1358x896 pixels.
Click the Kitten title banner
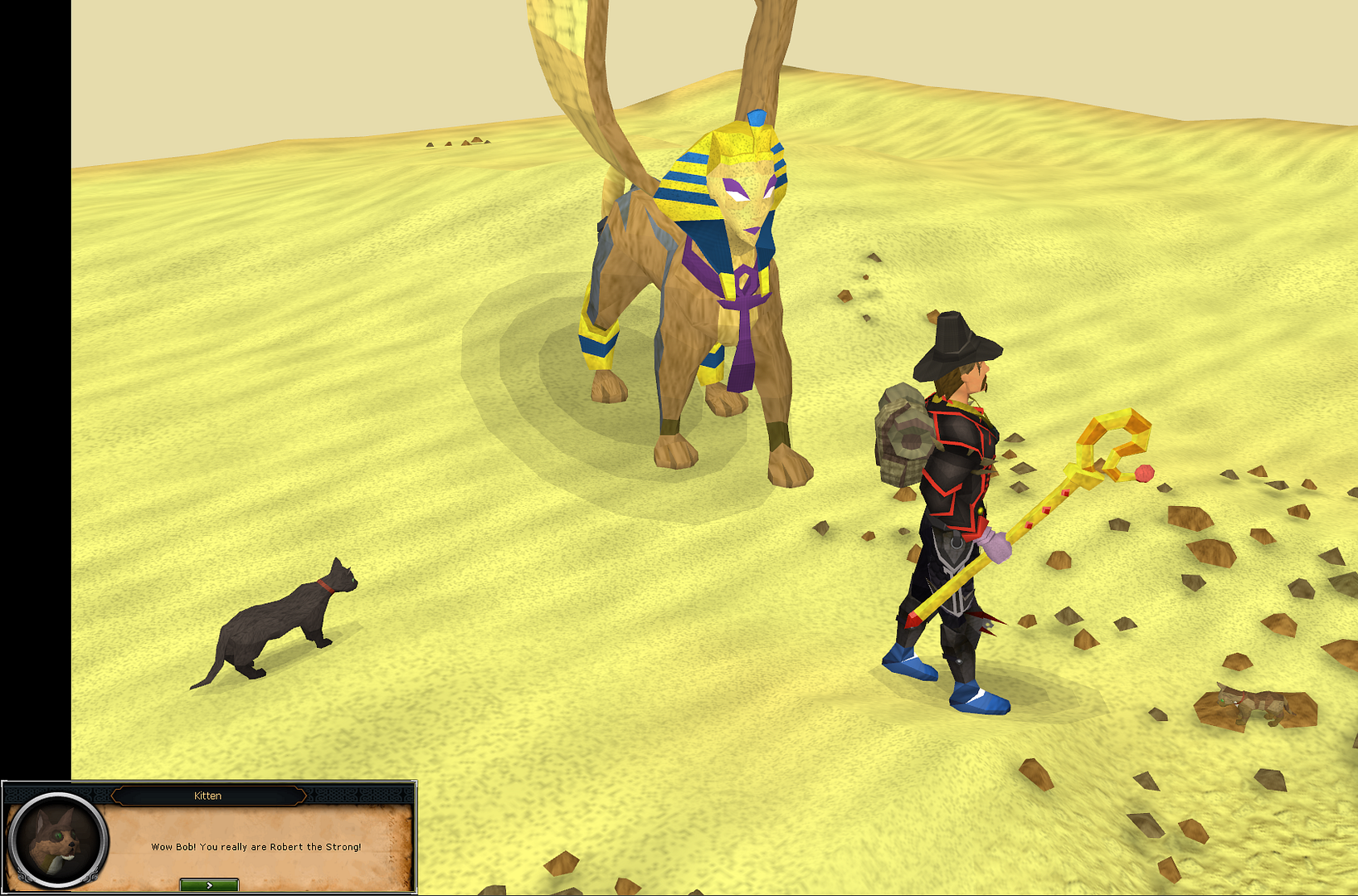210,795
